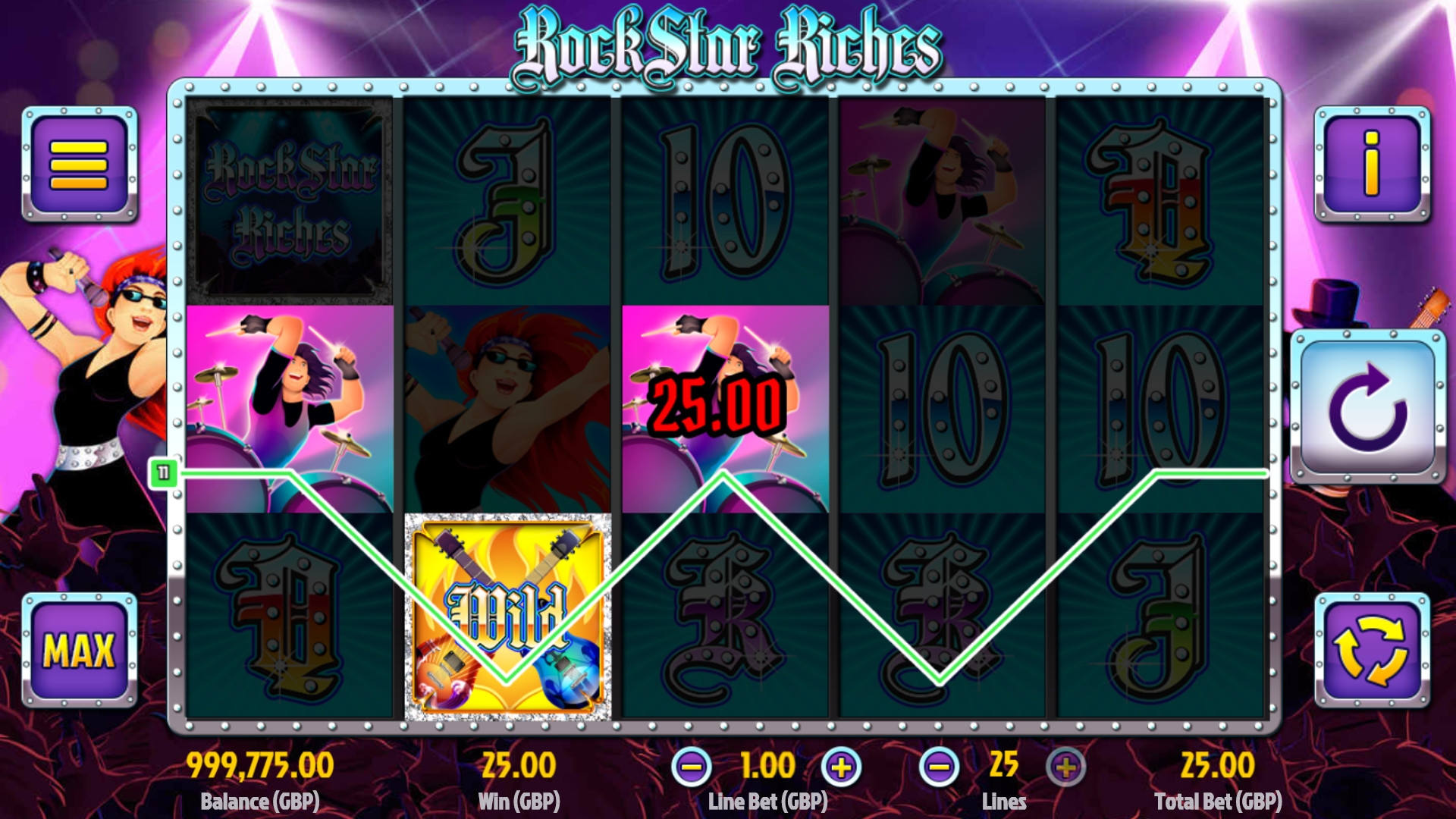Select the payline 11 marker
The height and width of the screenshot is (819, 1456).
(x=163, y=473)
